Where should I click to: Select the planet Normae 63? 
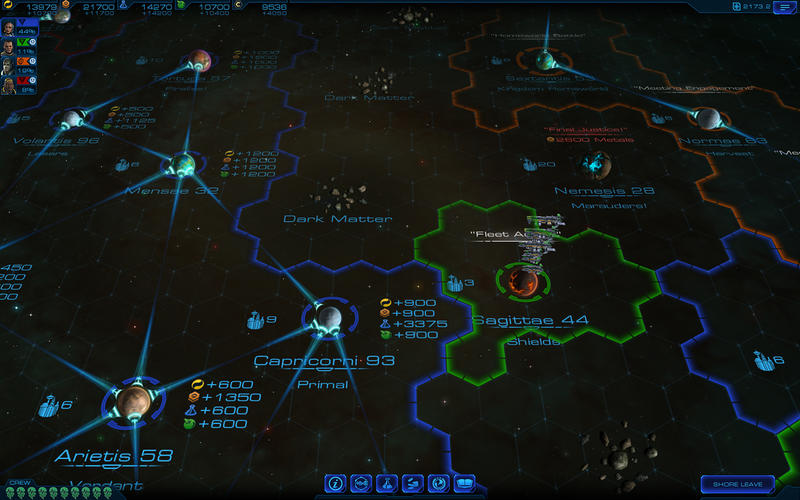click(x=709, y=119)
